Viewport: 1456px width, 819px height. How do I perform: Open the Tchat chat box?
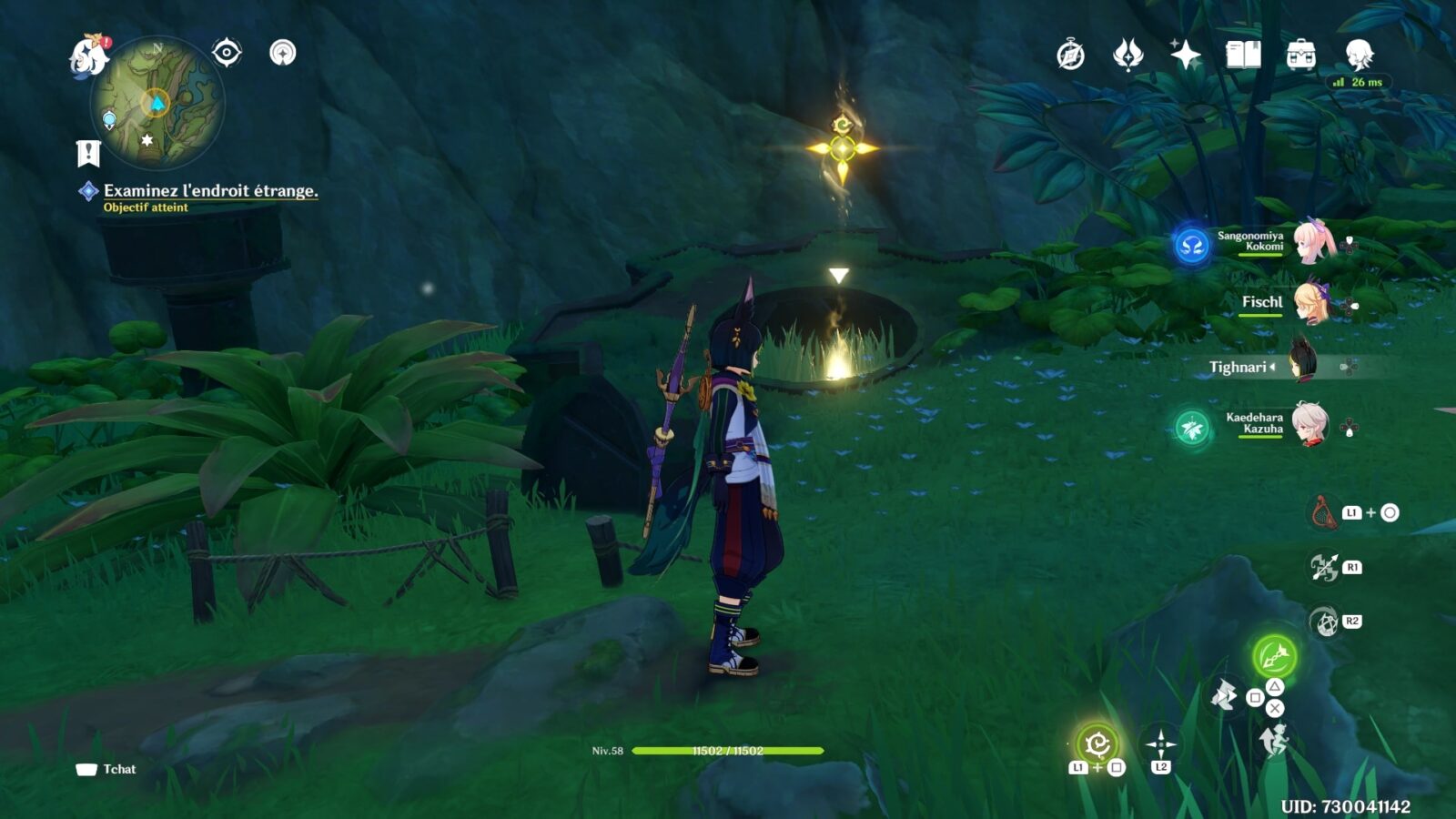pos(106,769)
